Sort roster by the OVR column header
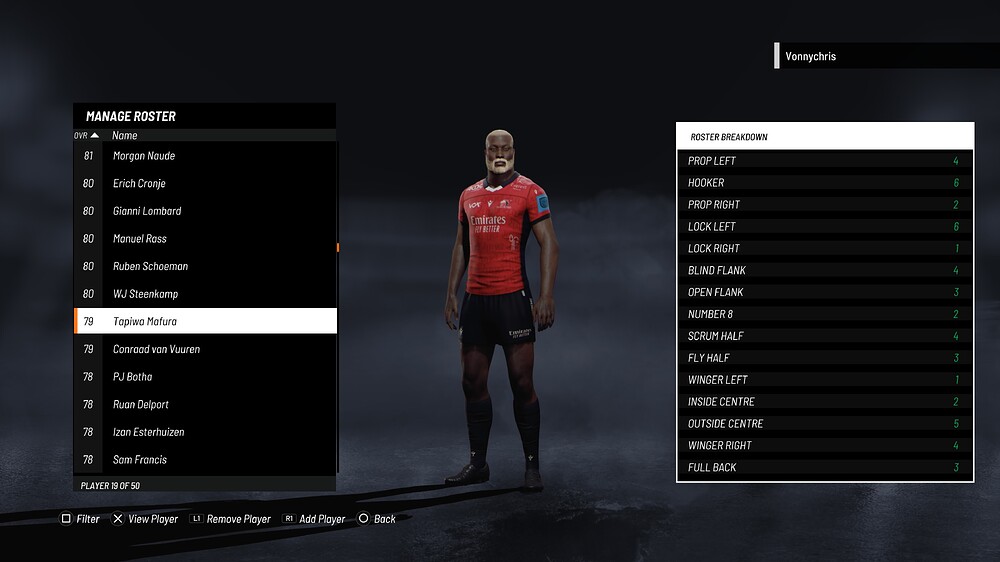Screen dimensions: 1000x562 pyautogui.click(x=86, y=135)
